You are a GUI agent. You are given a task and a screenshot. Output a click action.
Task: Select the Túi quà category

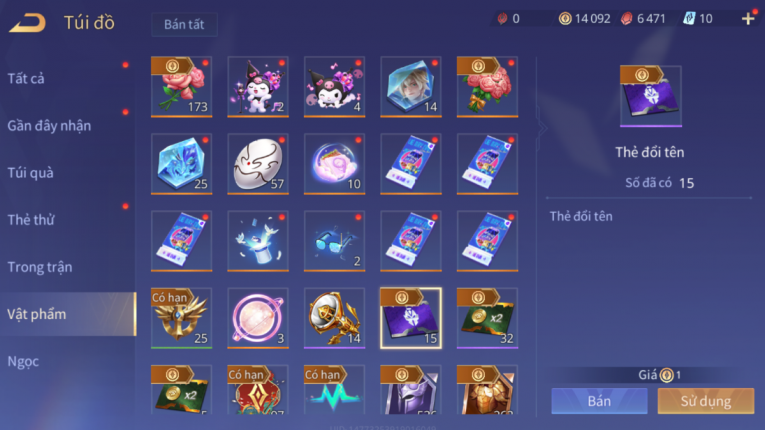[31, 172]
